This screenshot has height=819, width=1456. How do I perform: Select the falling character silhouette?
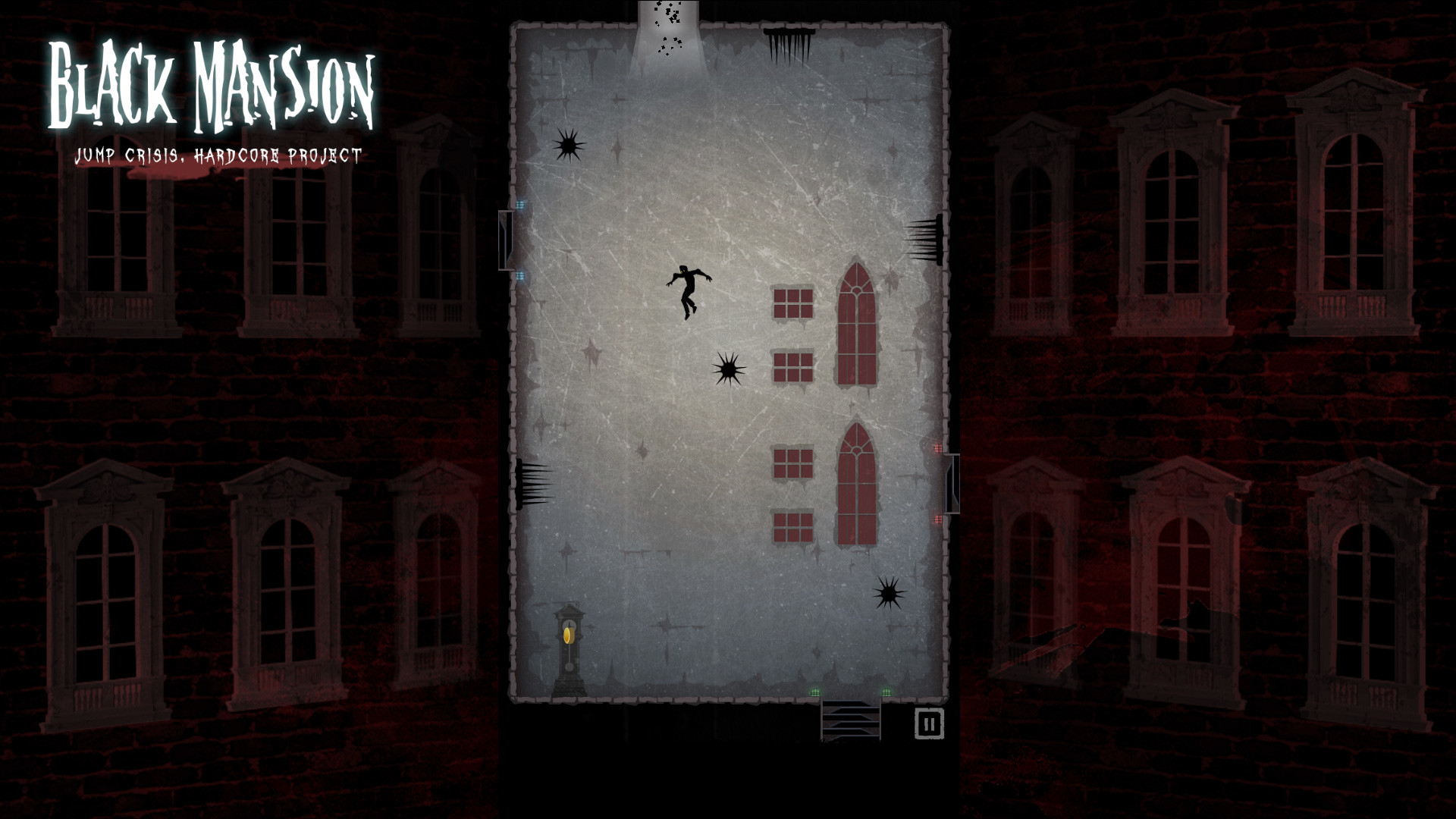(x=689, y=292)
